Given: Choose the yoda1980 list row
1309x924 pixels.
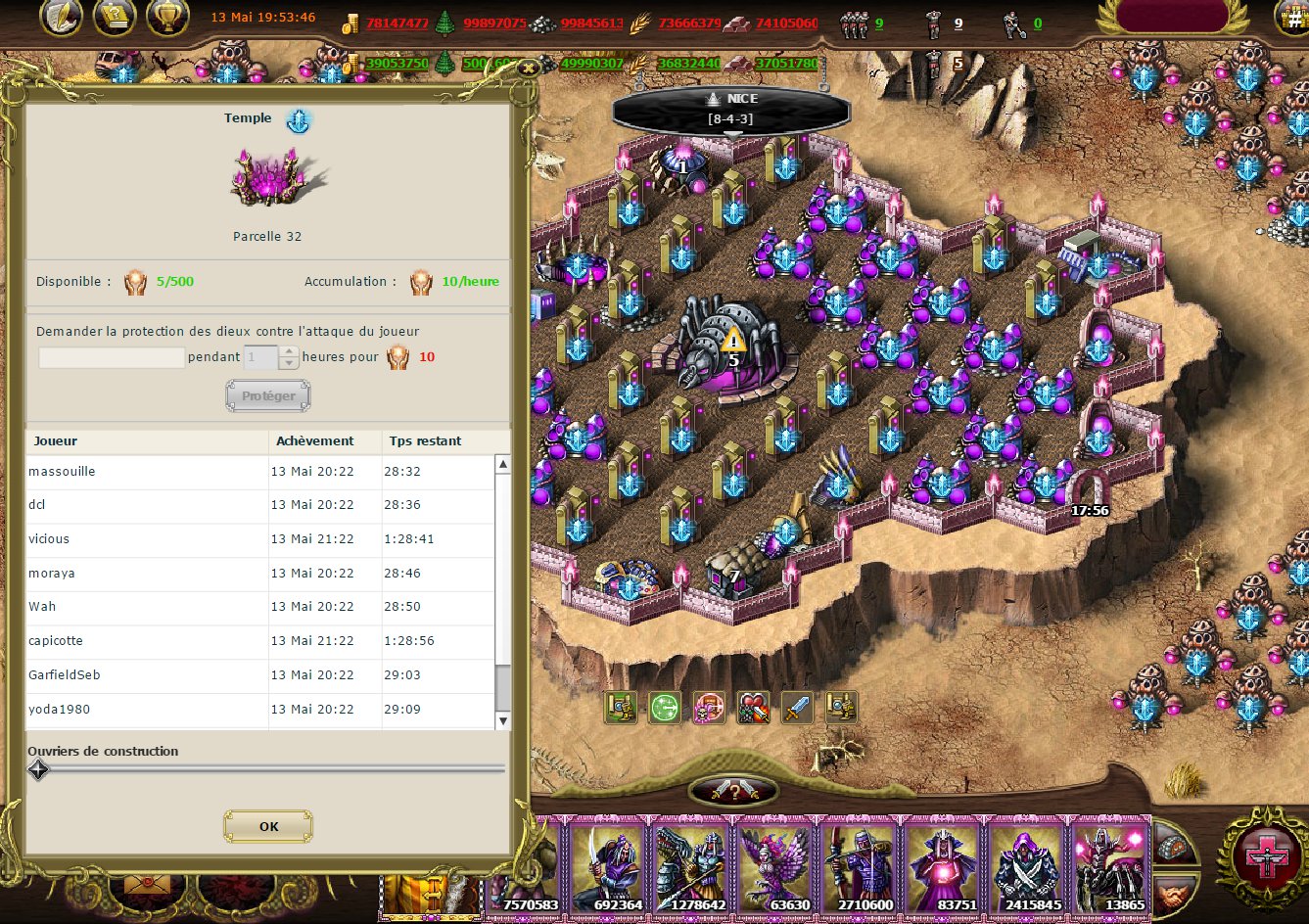Looking at the screenshot, I should pyautogui.click(x=147, y=710).
